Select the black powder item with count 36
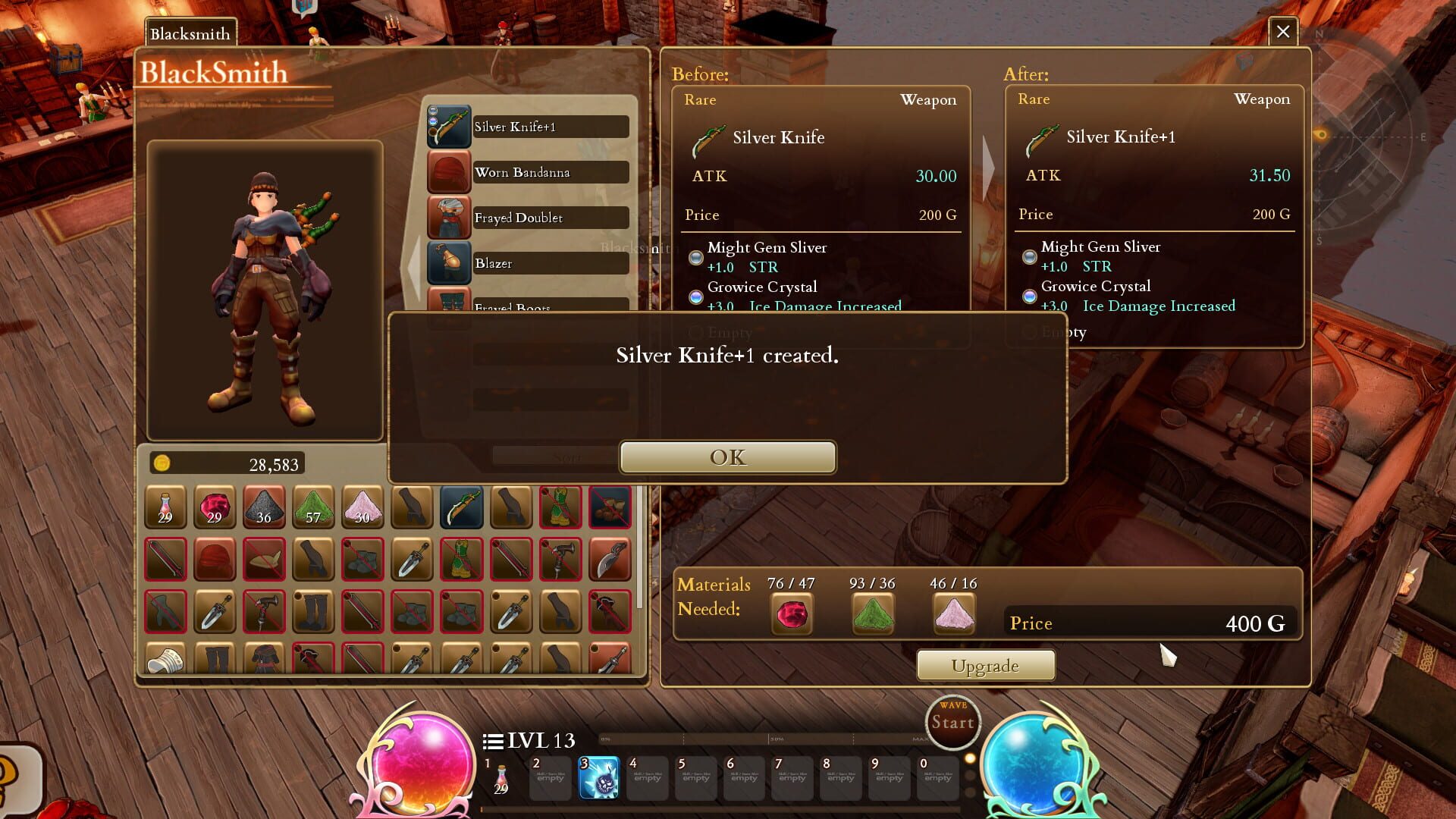Viewport: 1456px width, 819px height. [264, 508]
